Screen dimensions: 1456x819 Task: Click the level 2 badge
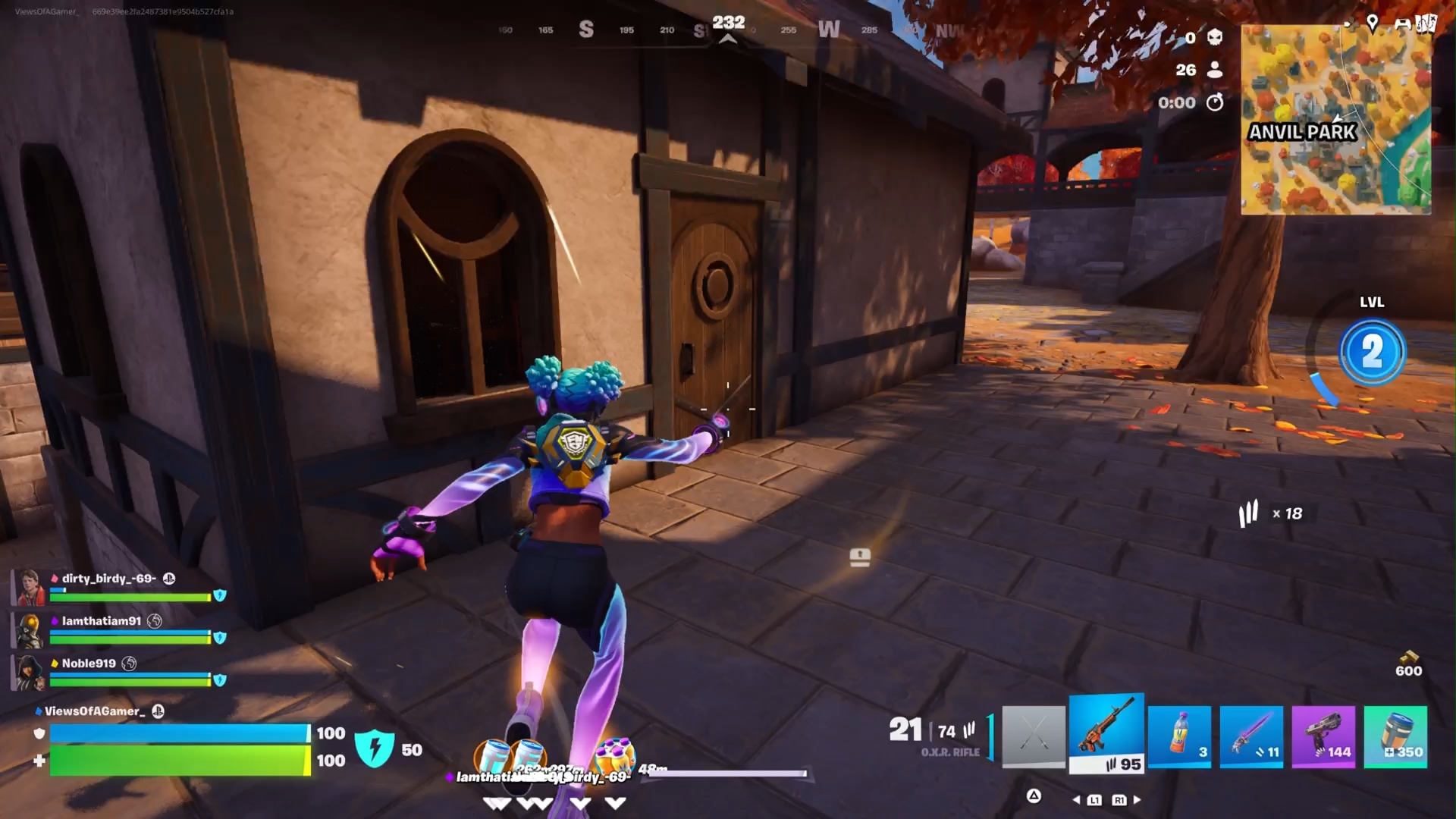1372,352
